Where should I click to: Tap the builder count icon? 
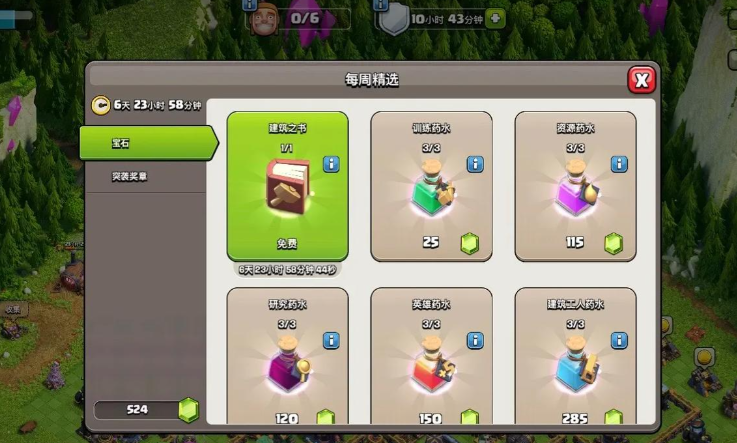pos(262,19)
